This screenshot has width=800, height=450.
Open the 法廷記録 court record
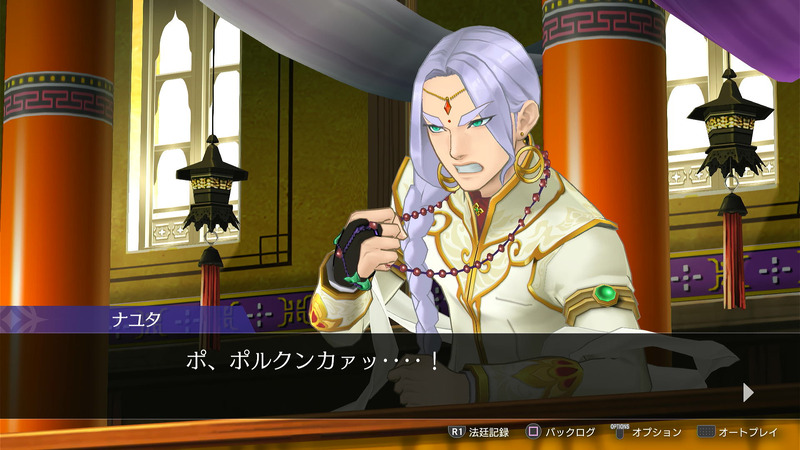pyautogui.click(x=479, y=432)
